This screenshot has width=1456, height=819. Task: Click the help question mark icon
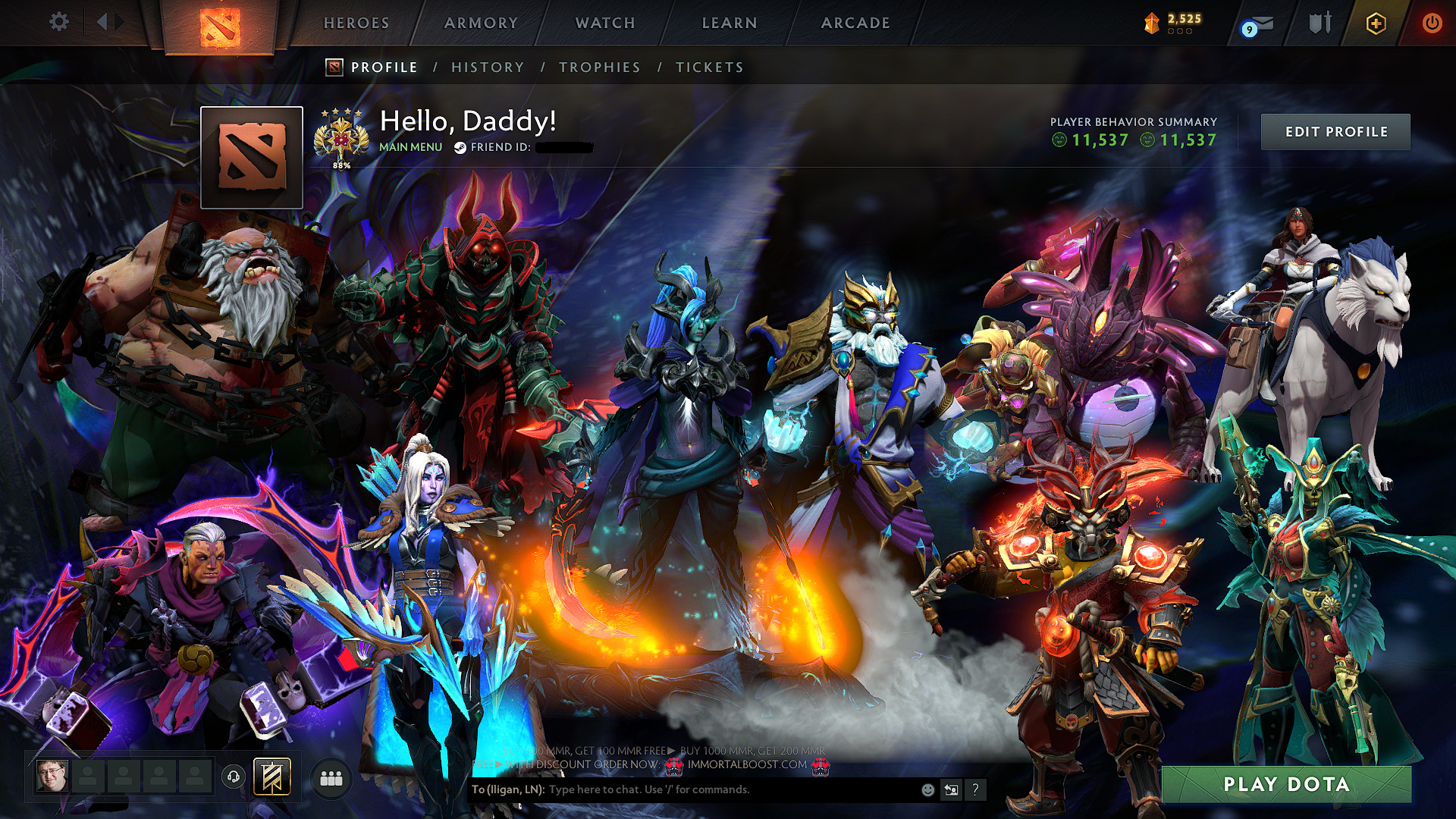pyautogui.click(x=974, y=789)
